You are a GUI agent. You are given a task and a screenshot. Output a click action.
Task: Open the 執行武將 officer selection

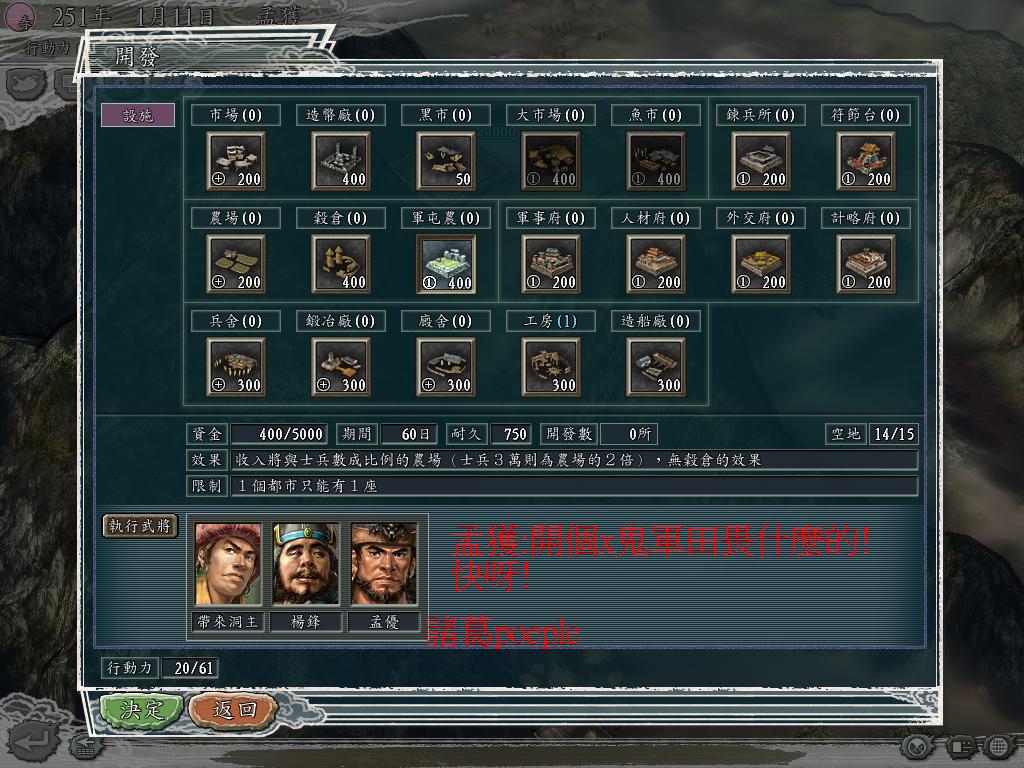click(140, 526)
